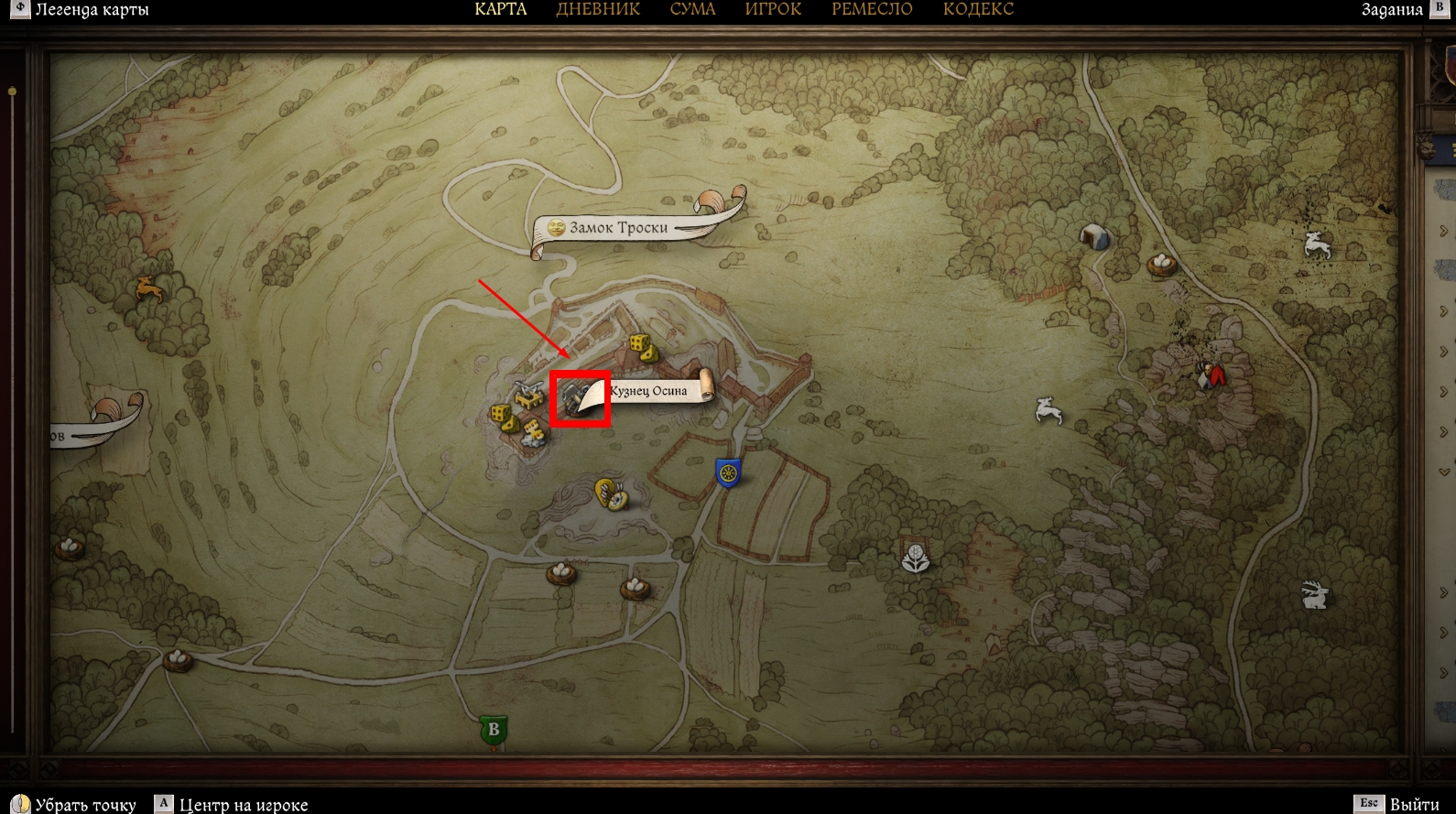
Task: Select the herb flower shield marker
Action: [x=916, y=557]
